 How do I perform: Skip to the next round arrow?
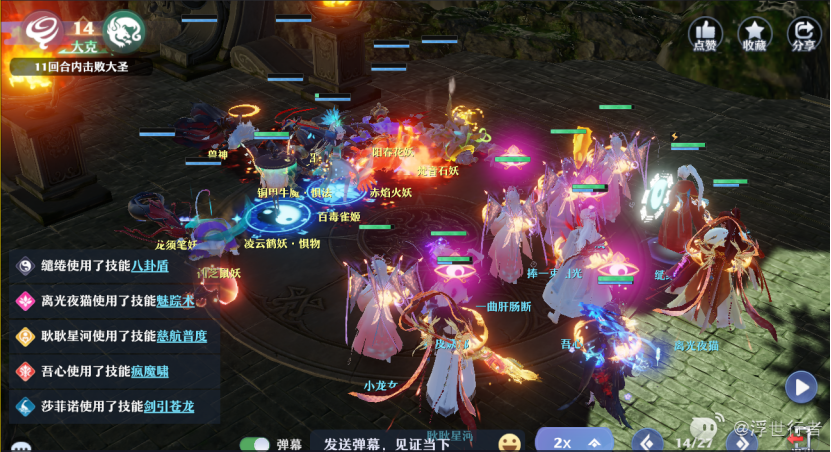pyautogui.click(x=742, y=441)
